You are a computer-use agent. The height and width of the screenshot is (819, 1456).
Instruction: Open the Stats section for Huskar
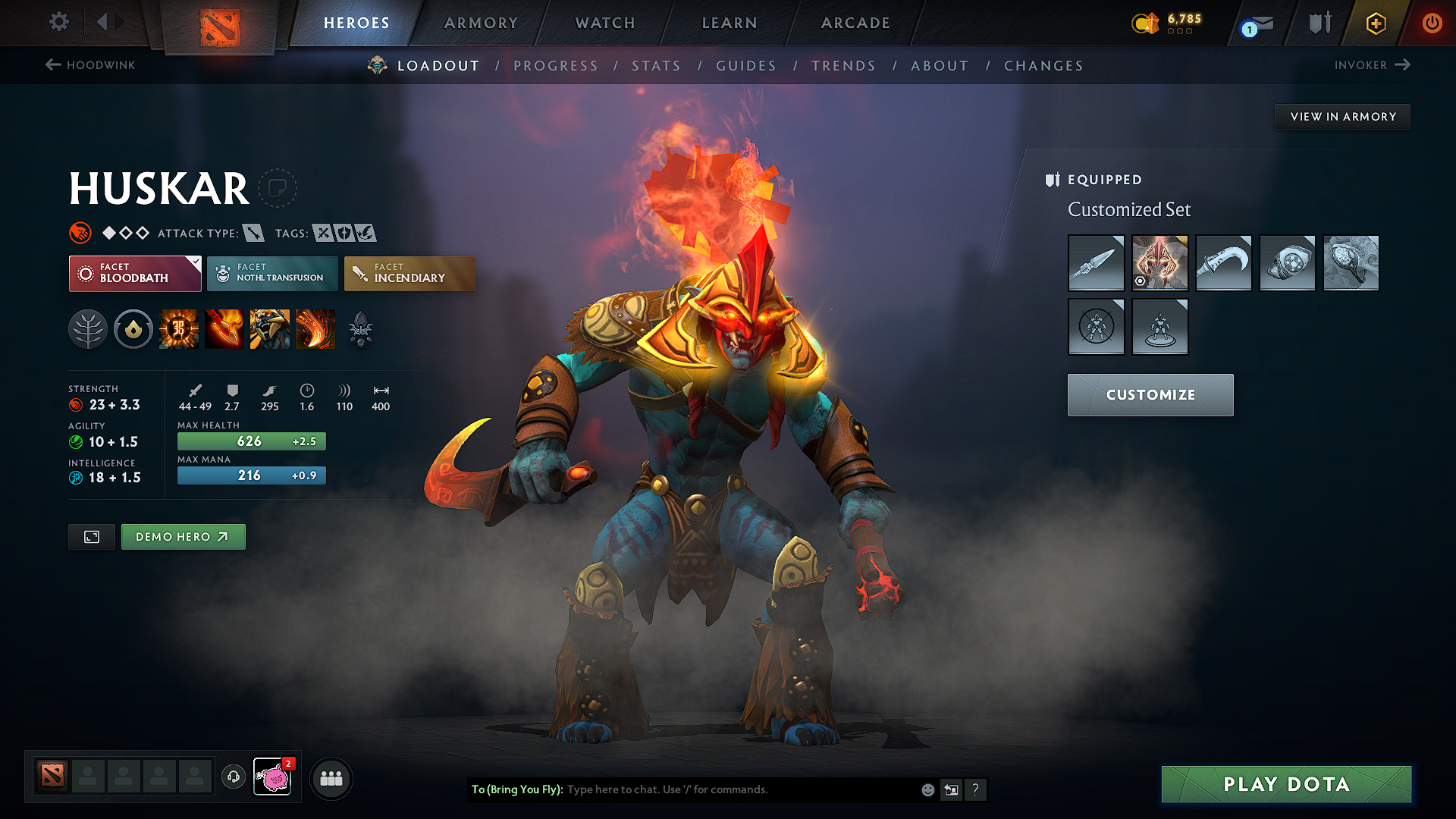pos(657,65)
